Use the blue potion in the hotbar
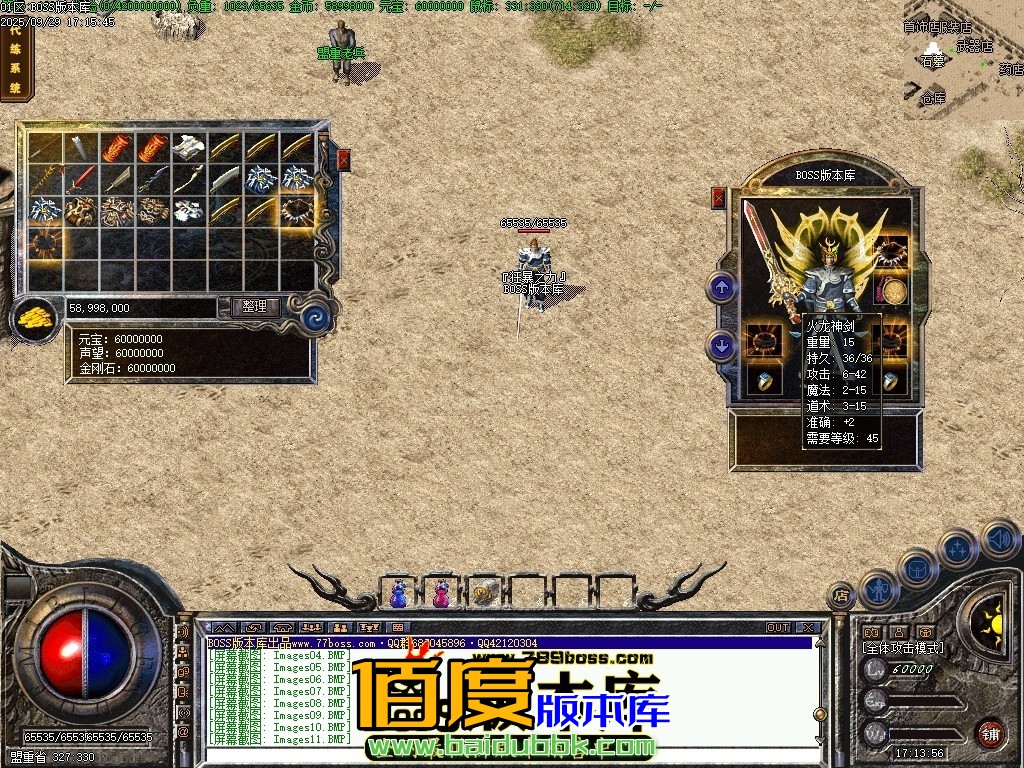The width and height of the screenshot is (1024, 768). click(399, 593)
